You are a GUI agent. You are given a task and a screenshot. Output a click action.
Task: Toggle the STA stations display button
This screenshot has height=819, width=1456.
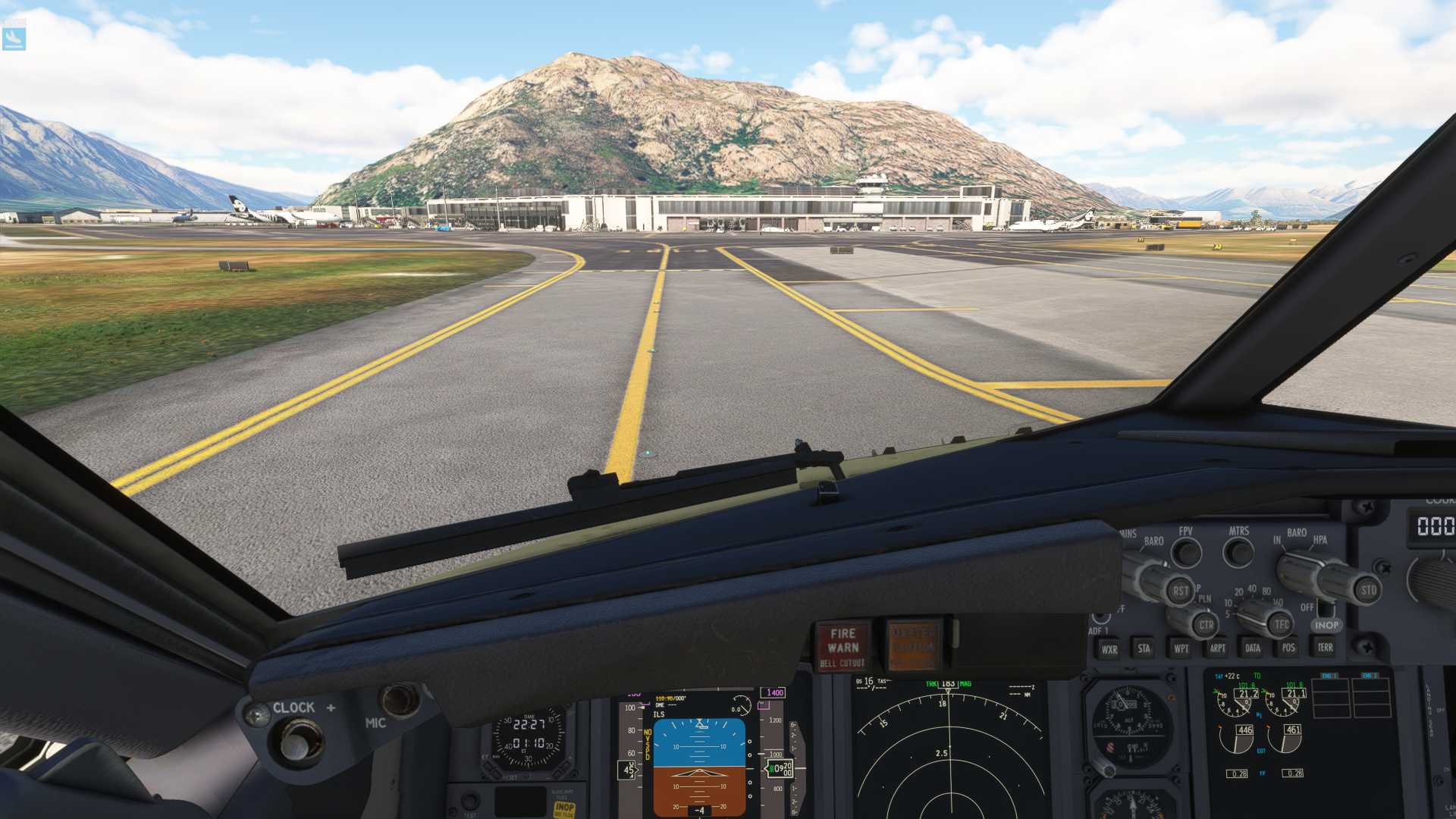[x=1144, y=648]
